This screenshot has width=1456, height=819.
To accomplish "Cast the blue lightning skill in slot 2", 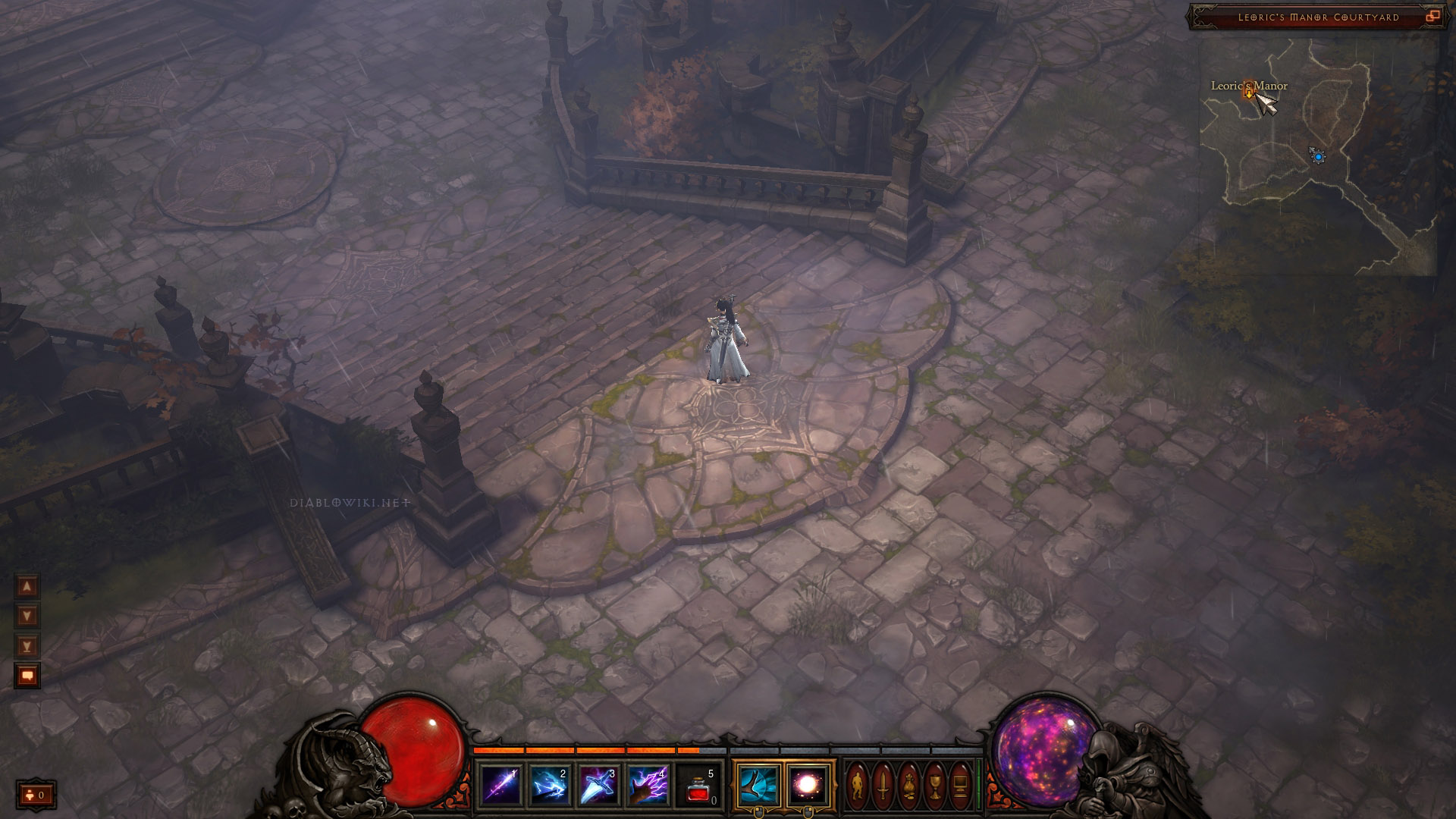I will click(x=551, y=785).
